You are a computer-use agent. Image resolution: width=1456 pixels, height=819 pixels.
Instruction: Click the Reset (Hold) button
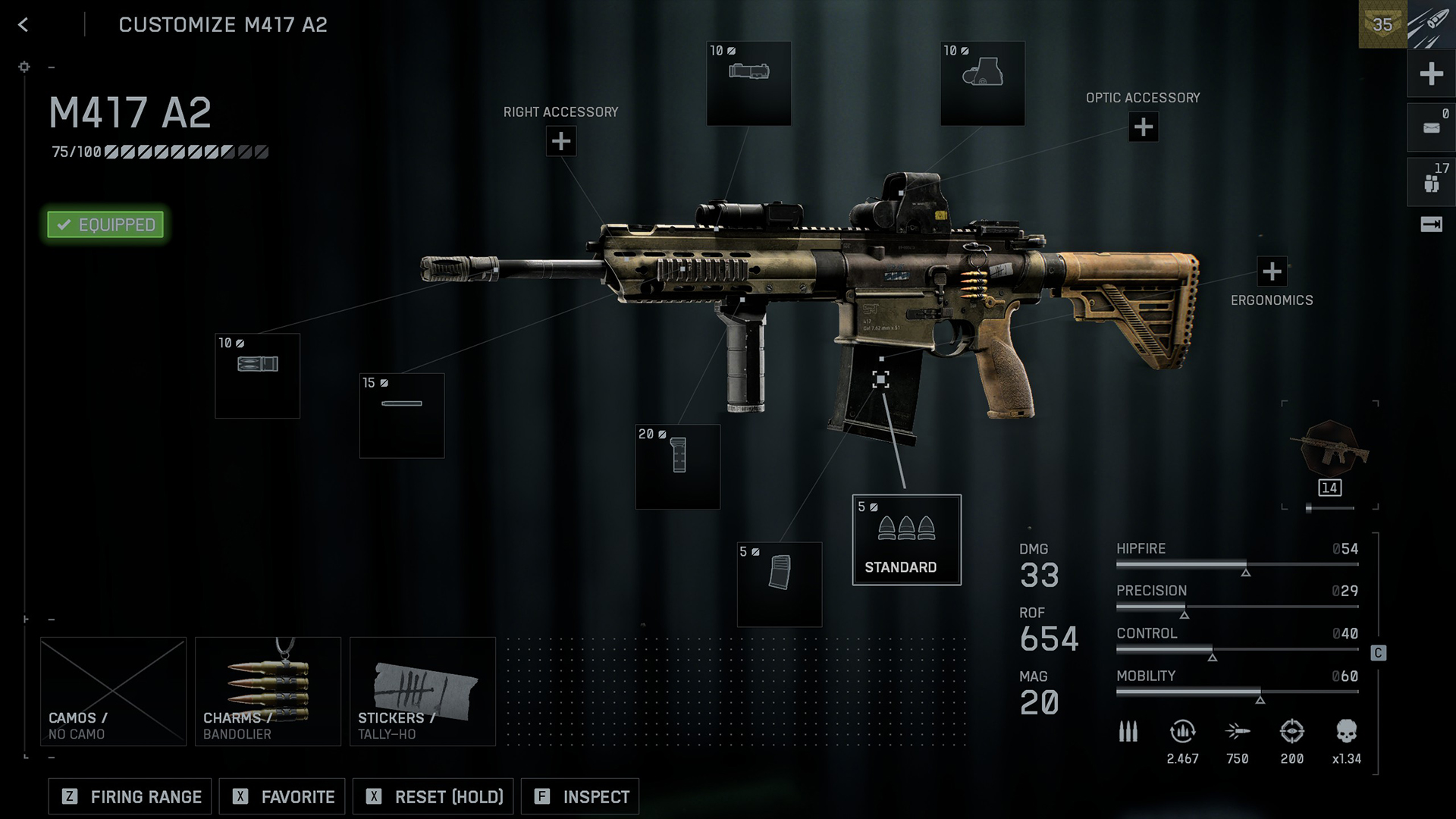pos(433,797)
